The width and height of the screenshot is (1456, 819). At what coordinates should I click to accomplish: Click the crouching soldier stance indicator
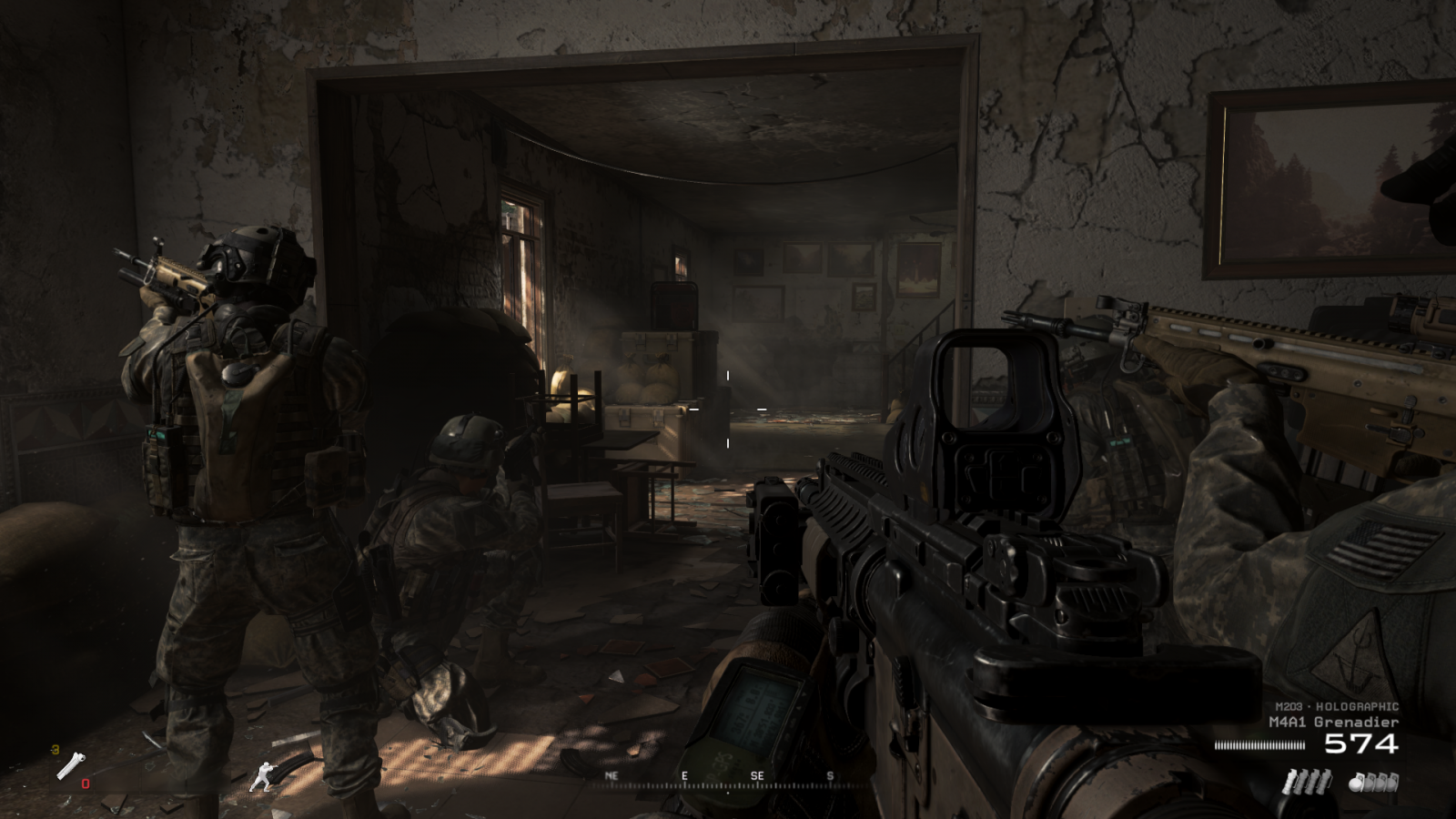pyautogui.click(x=263, y=775)
